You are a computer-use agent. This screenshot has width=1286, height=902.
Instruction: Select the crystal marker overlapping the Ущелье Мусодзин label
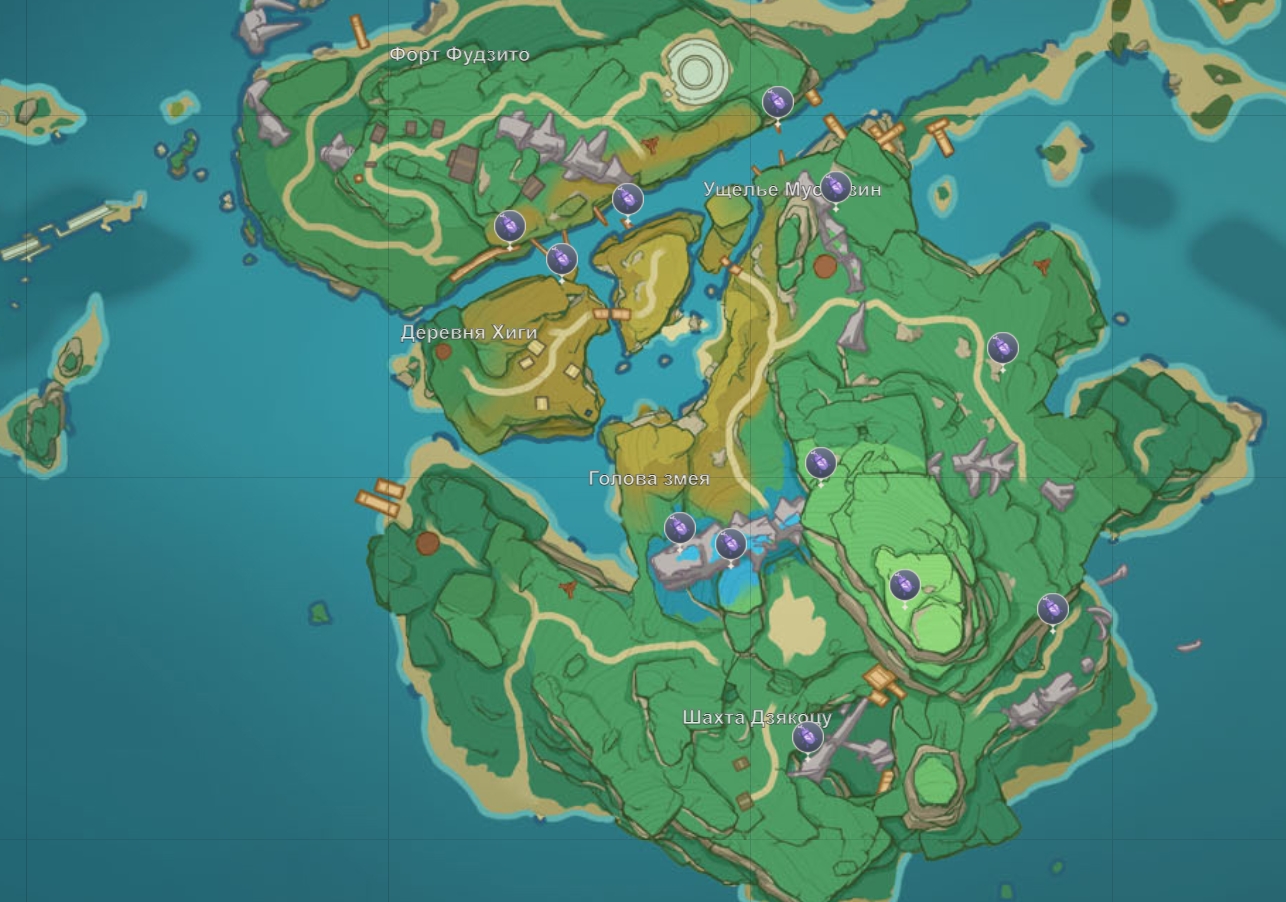[x=835, y=187]
